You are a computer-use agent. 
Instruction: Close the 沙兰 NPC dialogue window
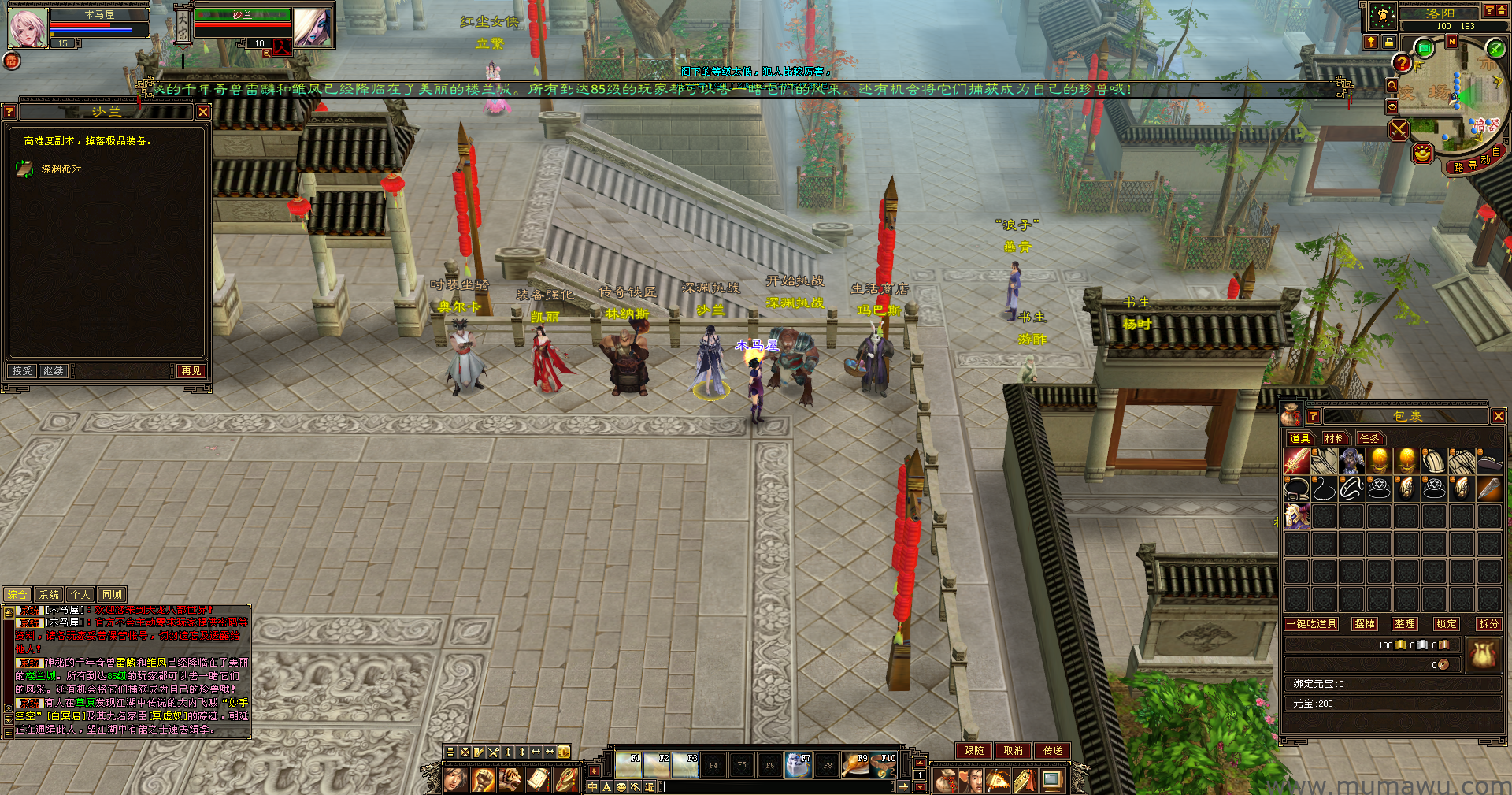(x=203, y=112)
